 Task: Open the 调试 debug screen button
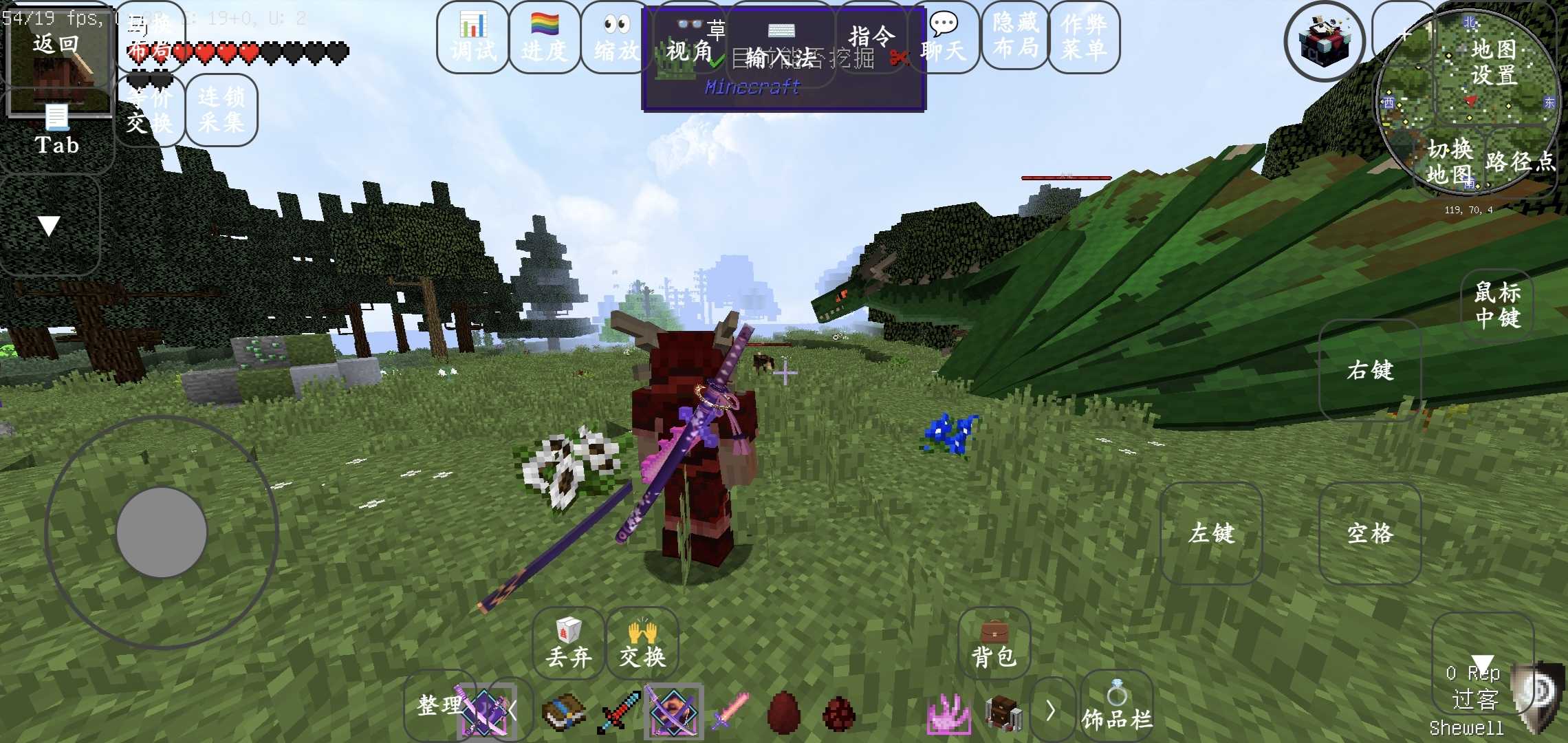(473, 37)
